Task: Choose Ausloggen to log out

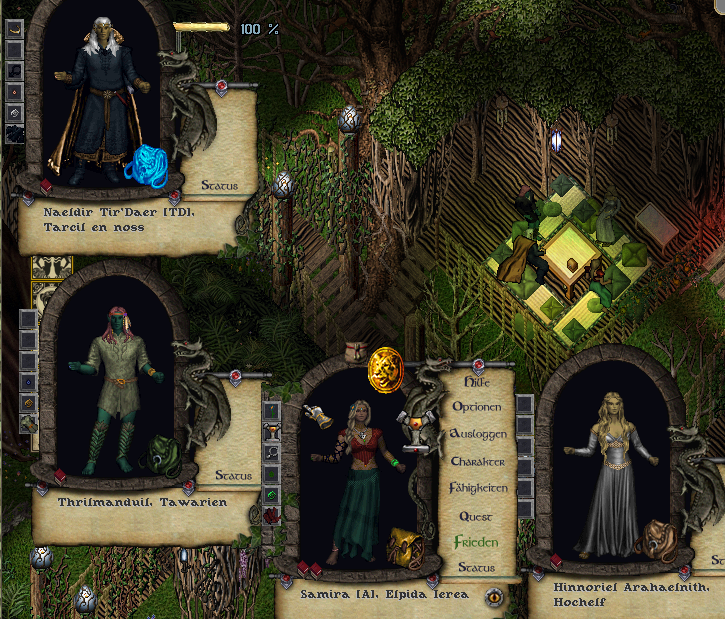Action: 479,434
